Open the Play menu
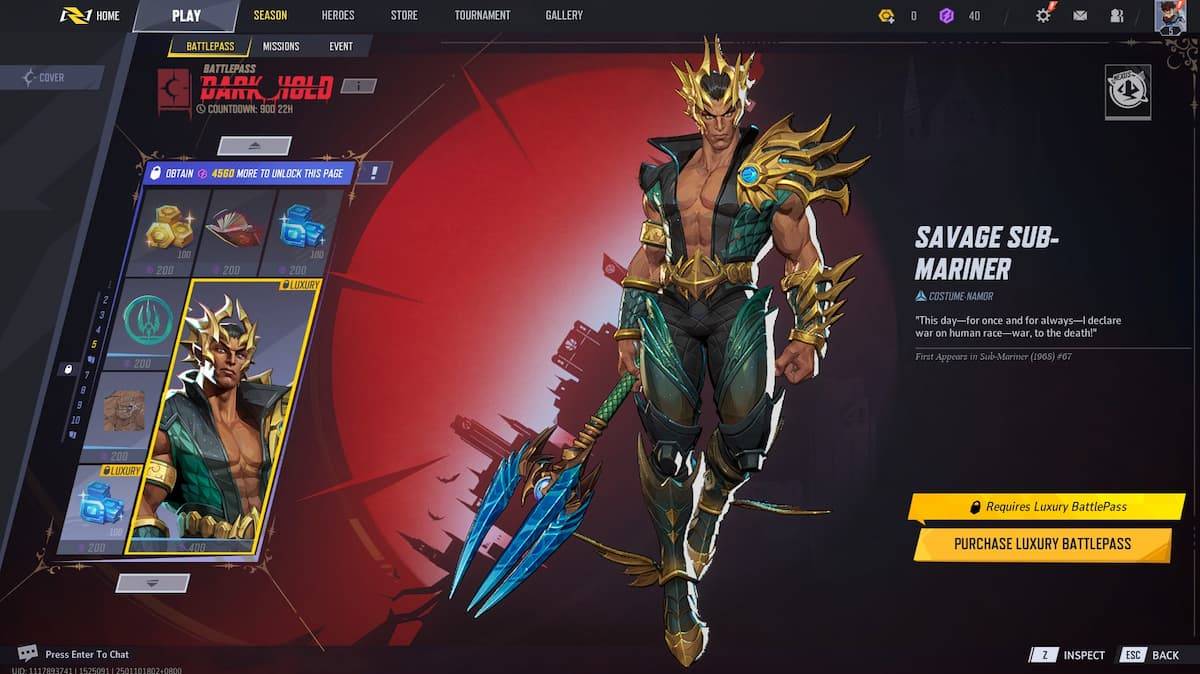Screen dimensions: 1200x674 click(185, 15)
